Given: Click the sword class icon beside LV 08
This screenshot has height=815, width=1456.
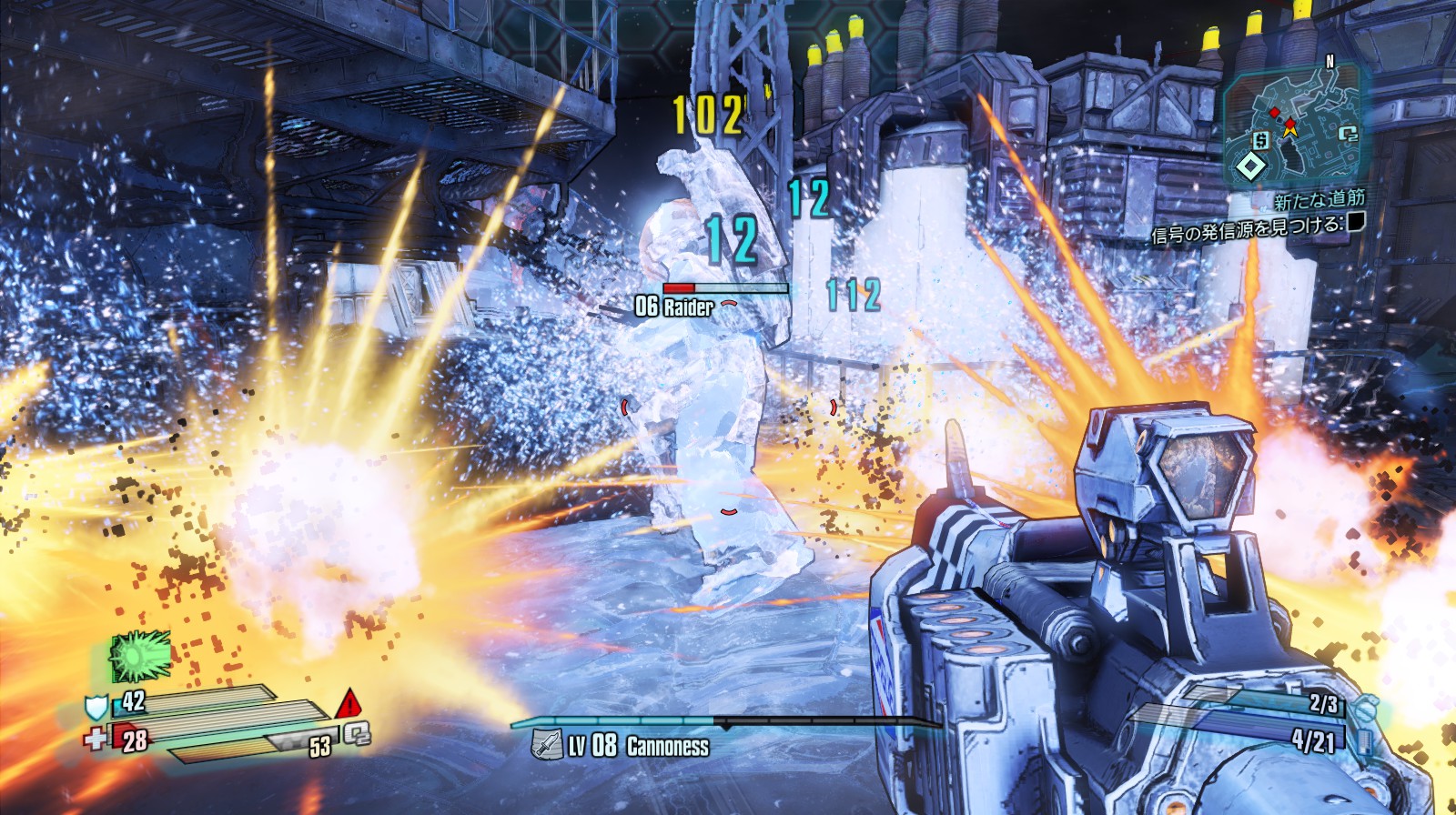Looking at the screenshot, I should pos(546,745).
